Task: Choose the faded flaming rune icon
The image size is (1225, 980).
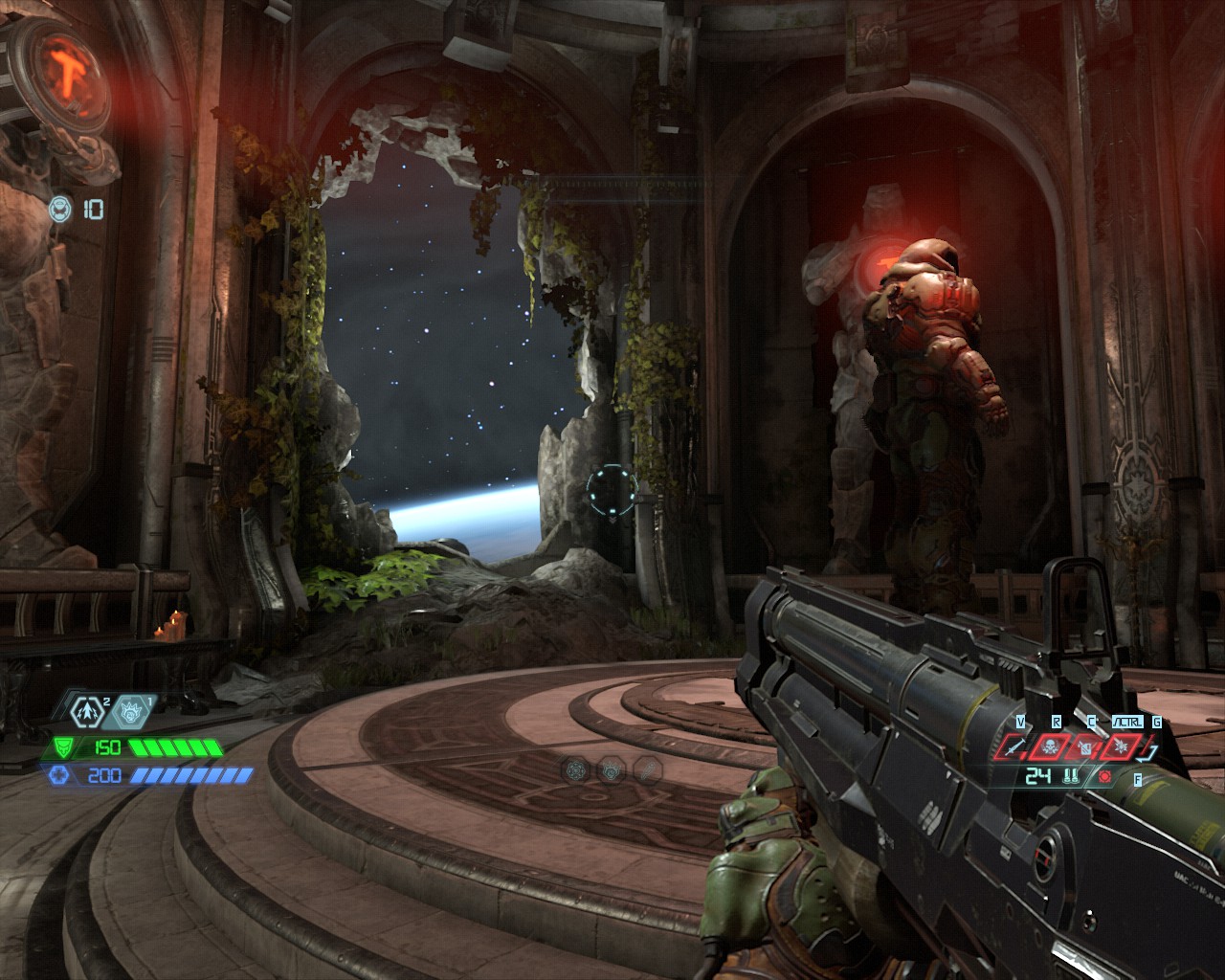Action: 612,768
